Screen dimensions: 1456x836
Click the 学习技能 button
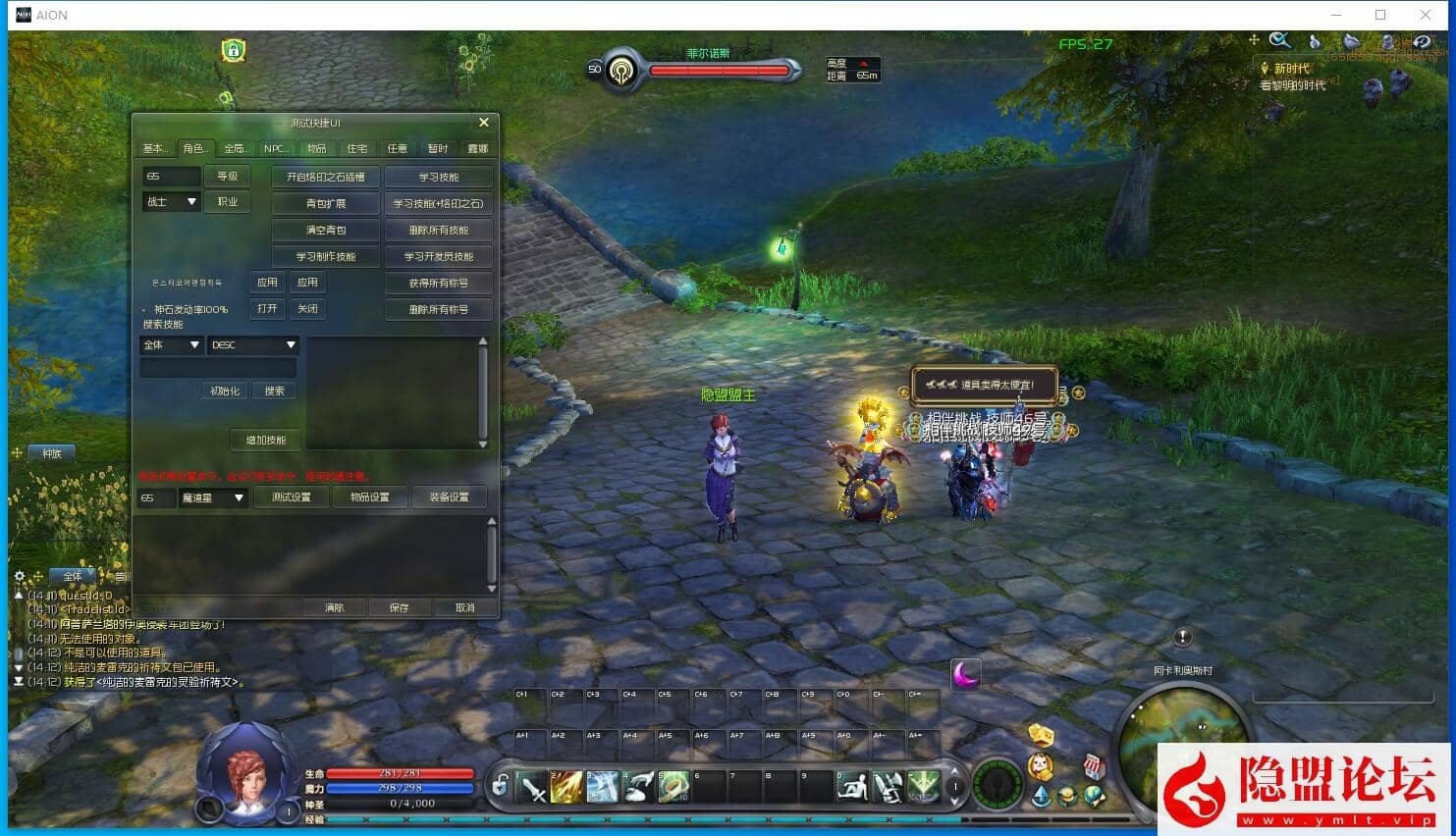point(438,178)
